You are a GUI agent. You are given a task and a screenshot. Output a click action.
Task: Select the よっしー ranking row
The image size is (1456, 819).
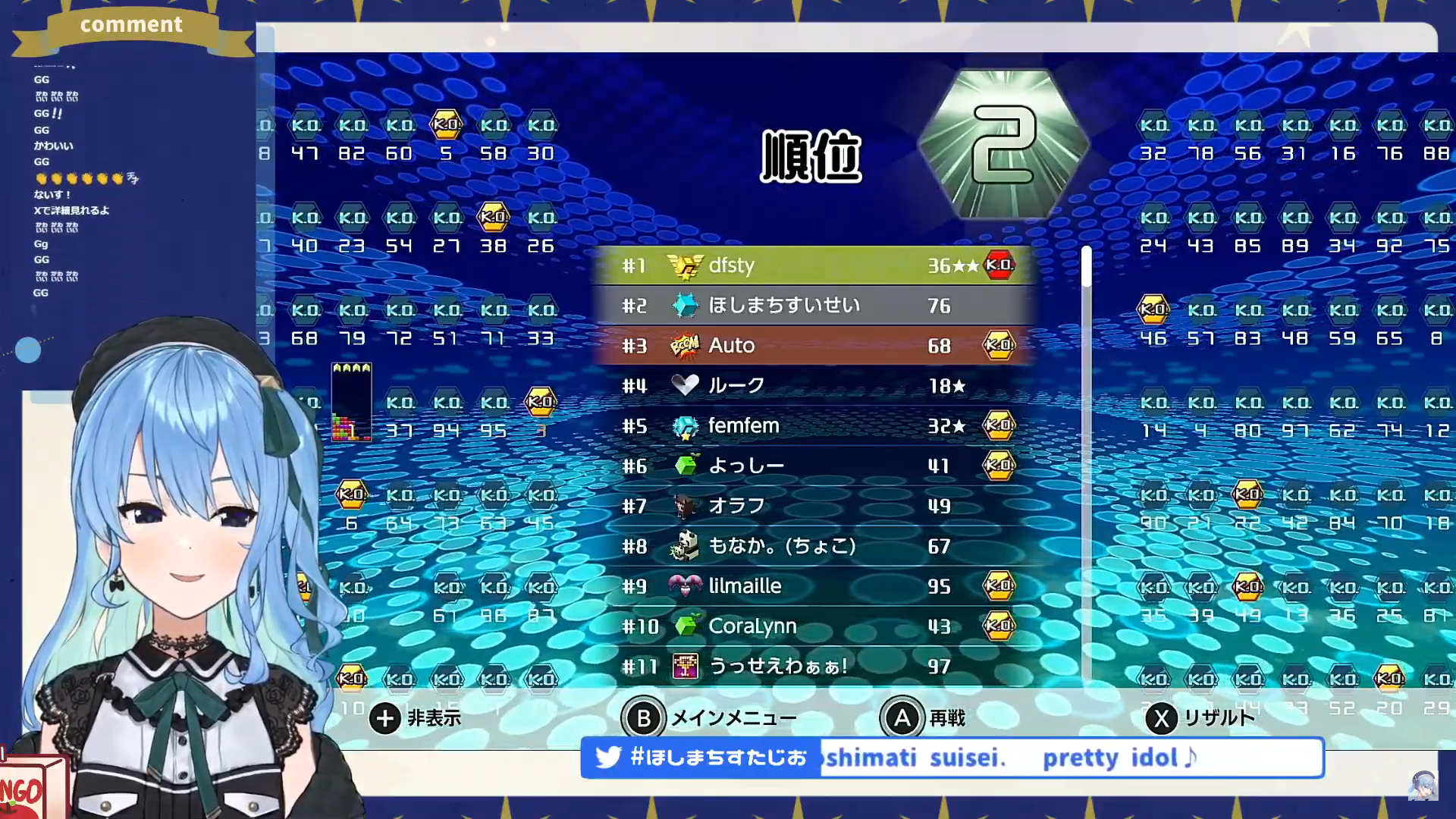(x=815, y=466)
